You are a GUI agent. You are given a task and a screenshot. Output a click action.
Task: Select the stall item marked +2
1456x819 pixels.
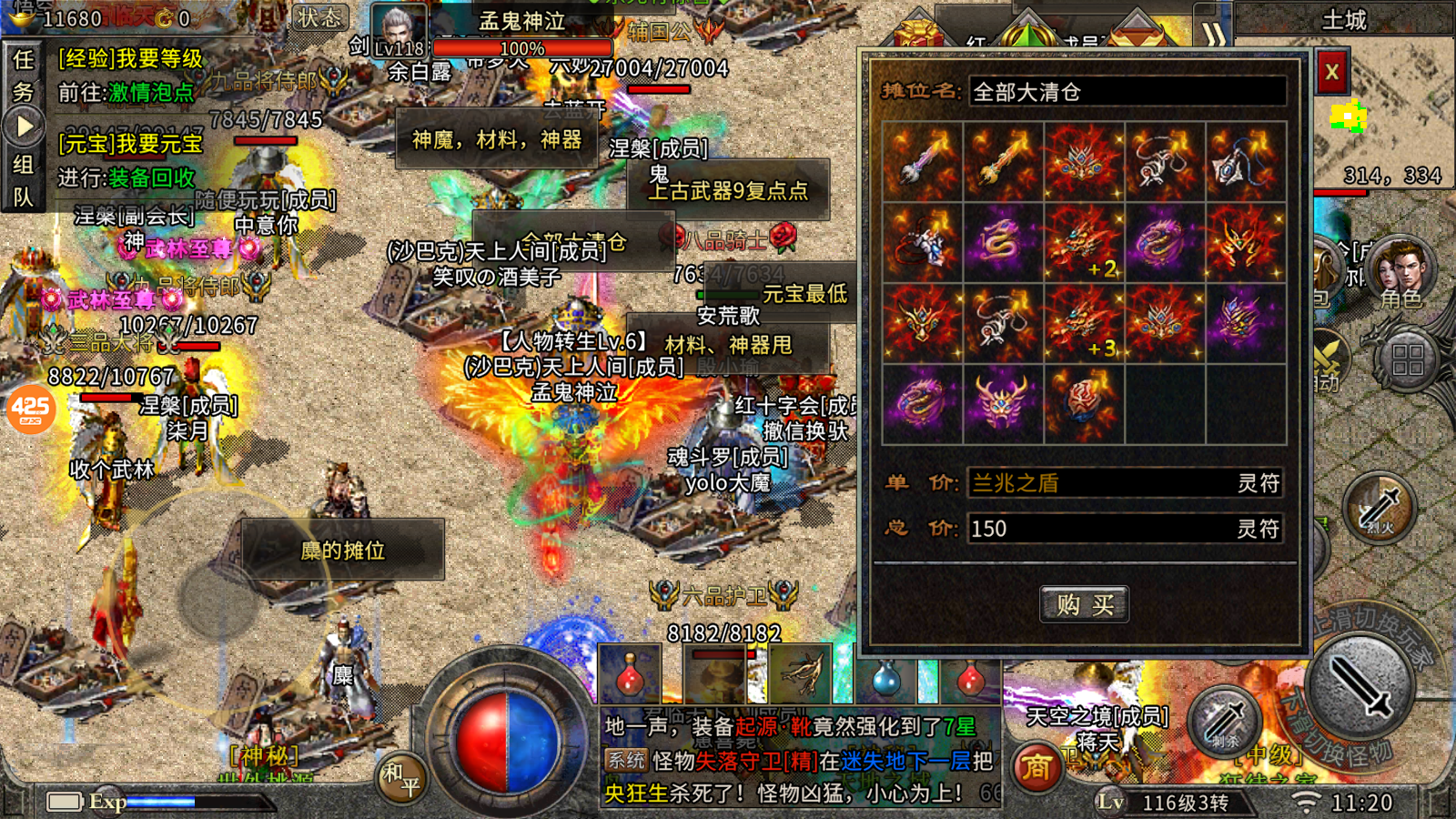(x=1083, y=243)
